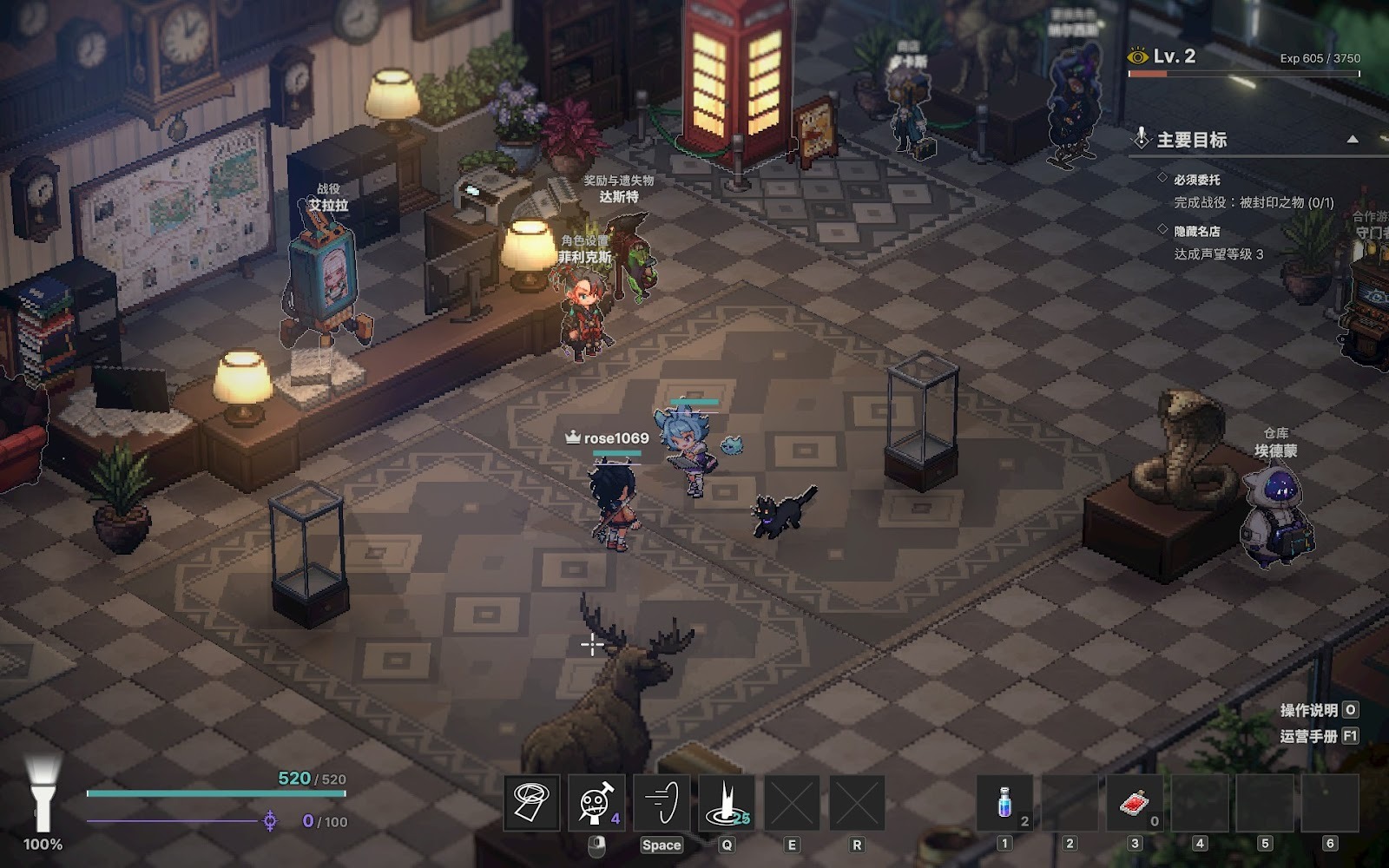Toggle the diamond marker beside 隐藏名店
This screenshot has height=868, width=1389.
pos(1161,229)
